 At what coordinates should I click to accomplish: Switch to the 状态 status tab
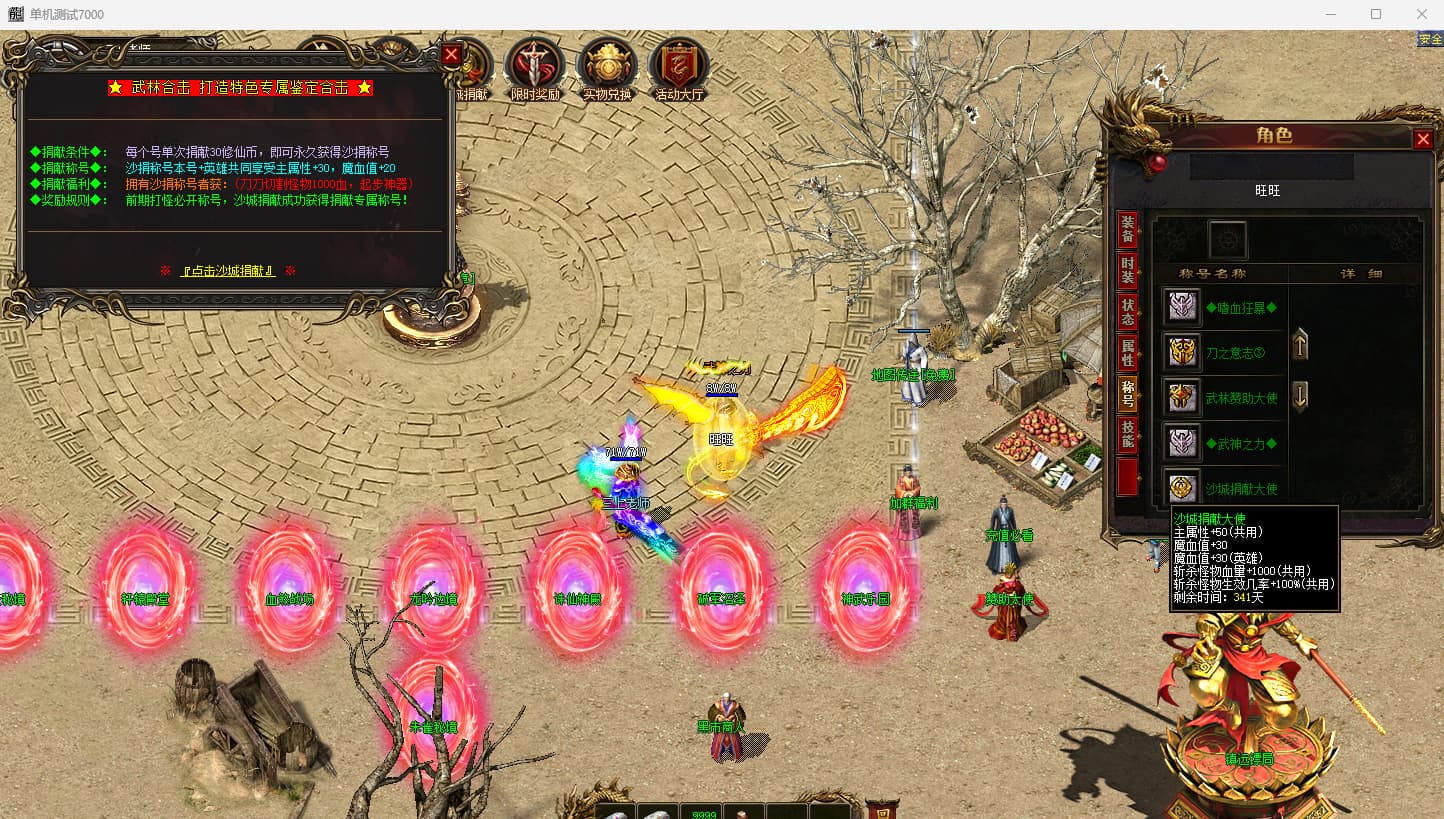coord(1127,312)
